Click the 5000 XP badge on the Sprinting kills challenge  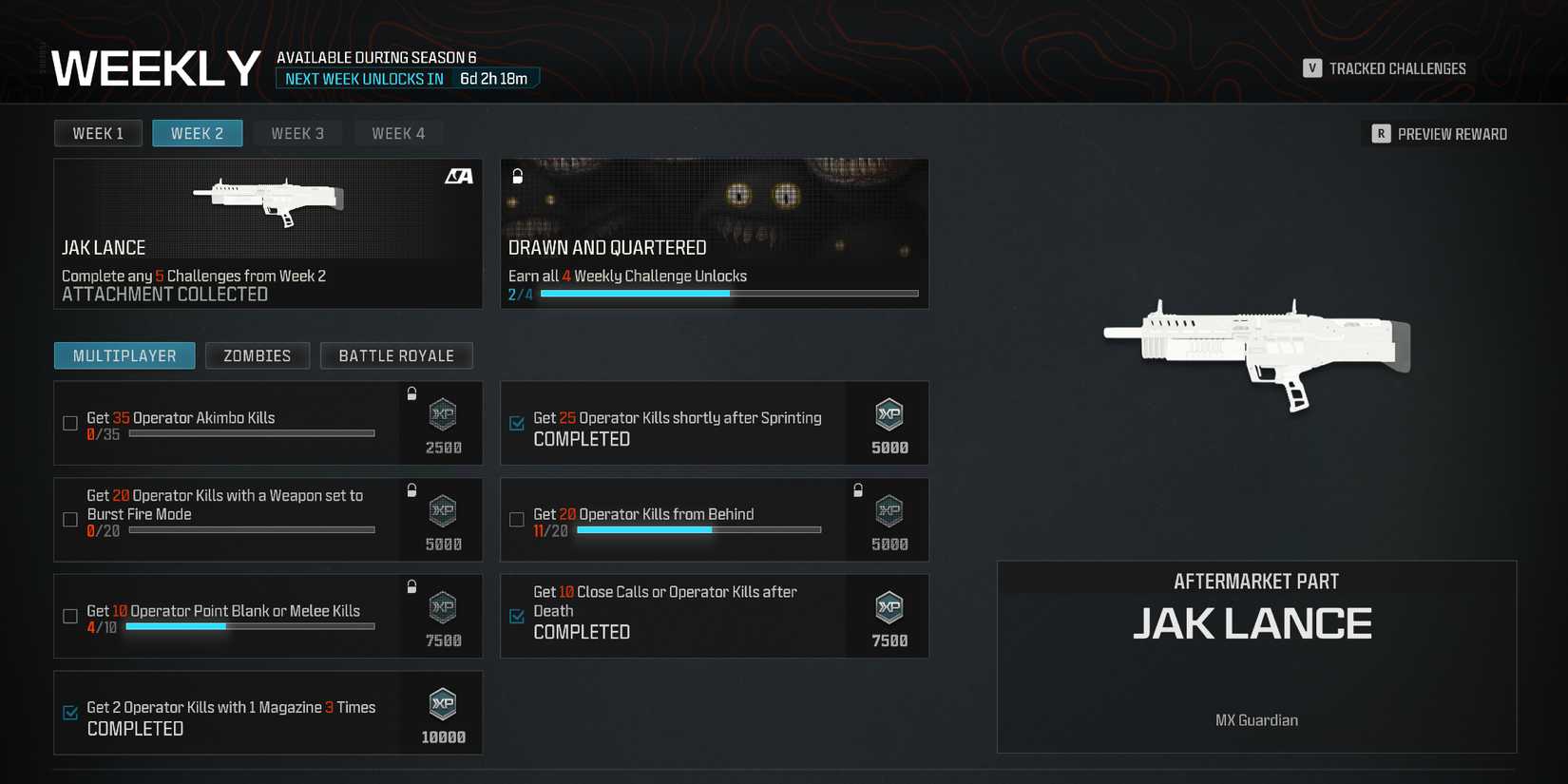[x=889, y=416]
